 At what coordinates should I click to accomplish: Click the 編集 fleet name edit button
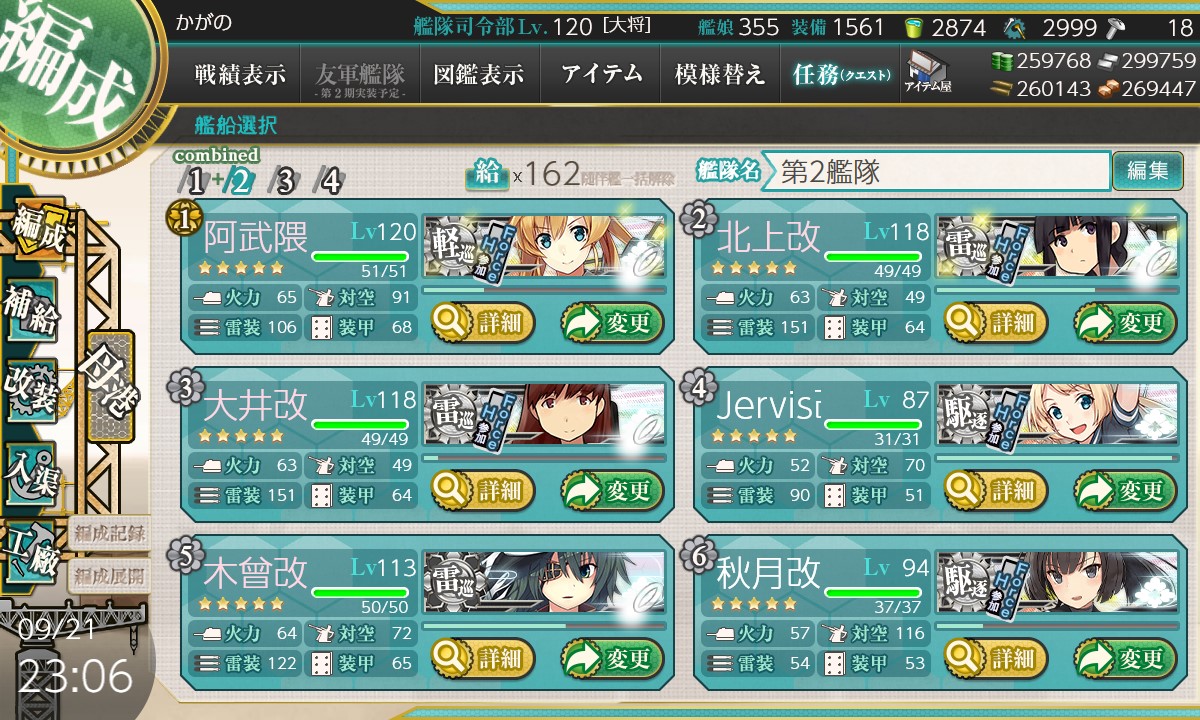click(x=1147, y=171)
